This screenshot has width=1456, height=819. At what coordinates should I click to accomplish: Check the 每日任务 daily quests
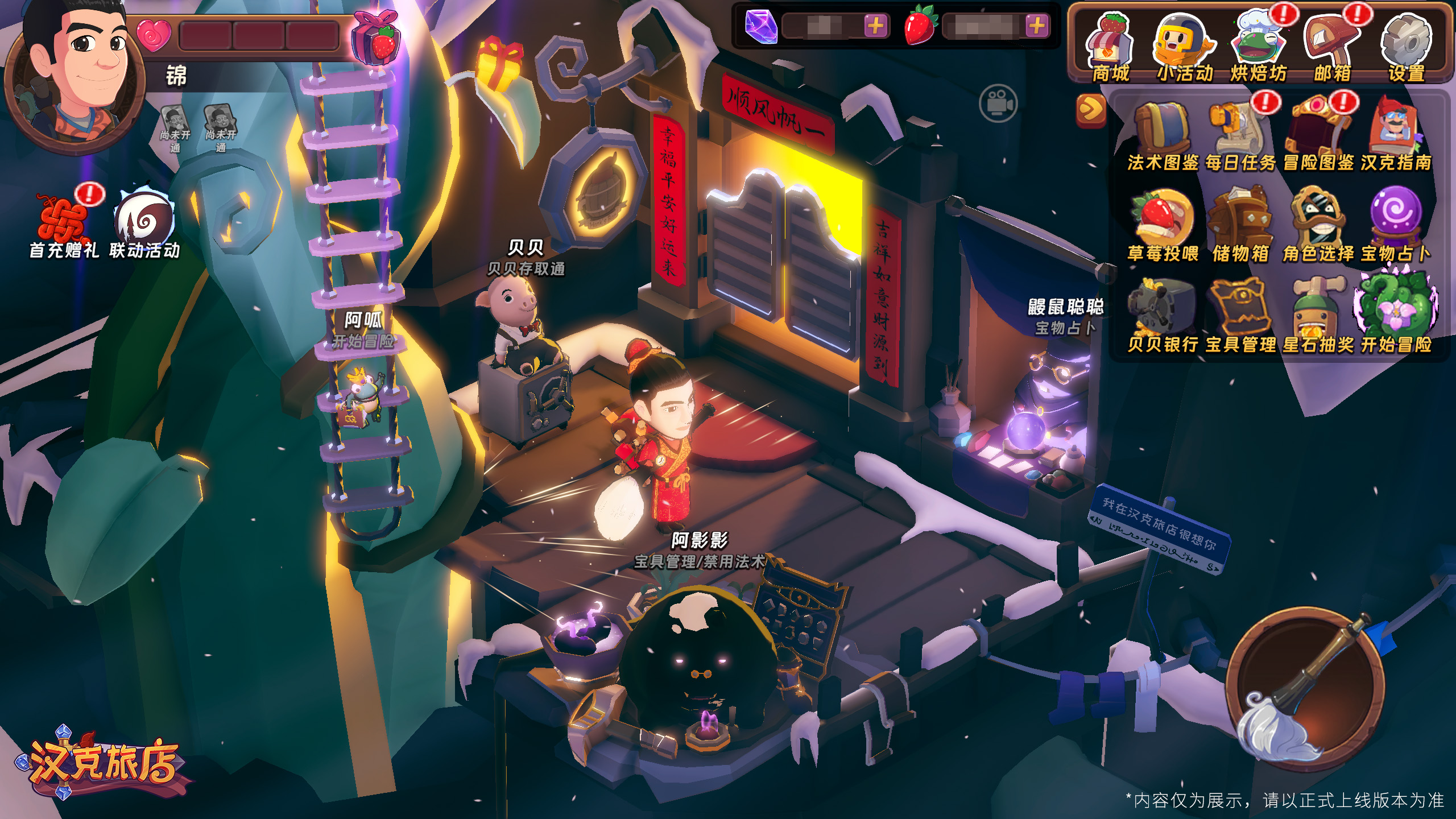1240,136
